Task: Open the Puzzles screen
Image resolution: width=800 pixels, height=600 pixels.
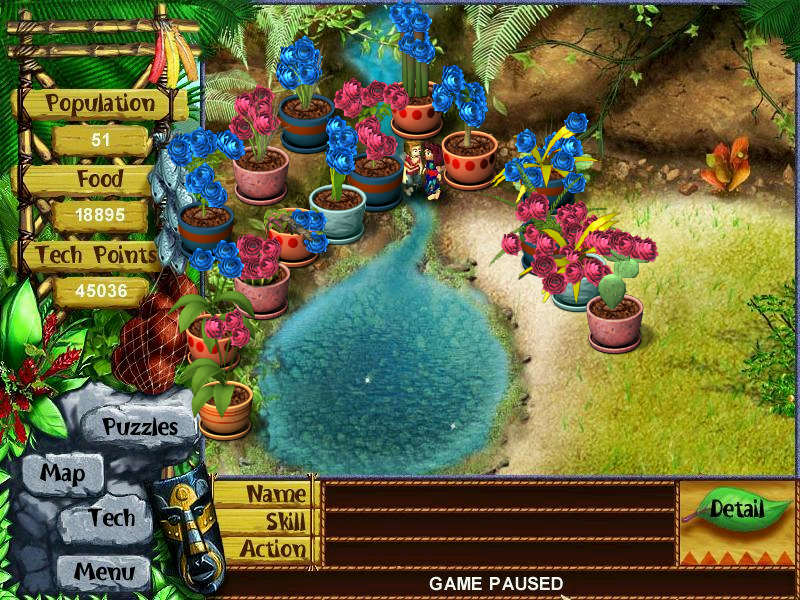Action: pyautogui.click(x=140, y=427)
